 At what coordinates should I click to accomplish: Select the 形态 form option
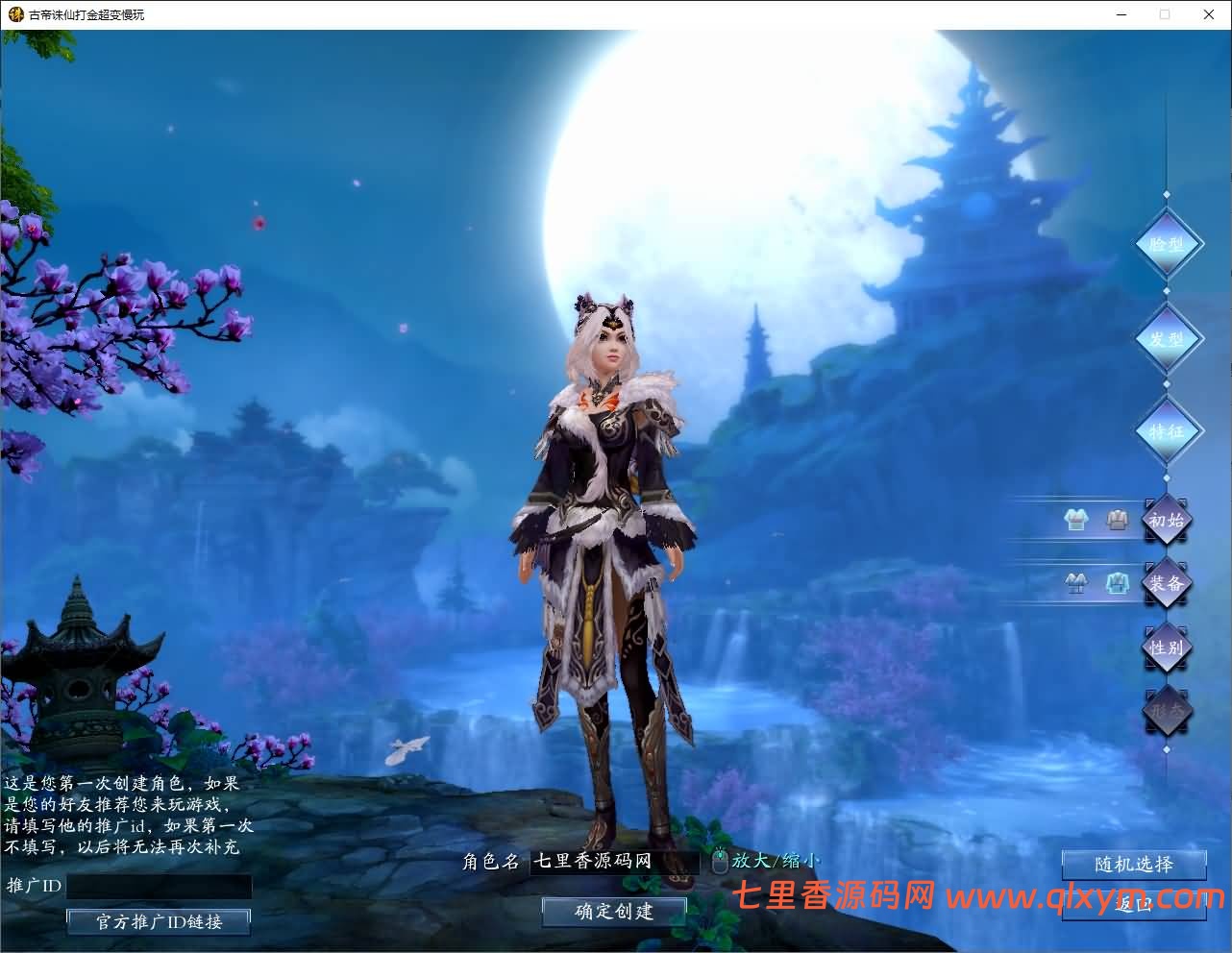1166,711
